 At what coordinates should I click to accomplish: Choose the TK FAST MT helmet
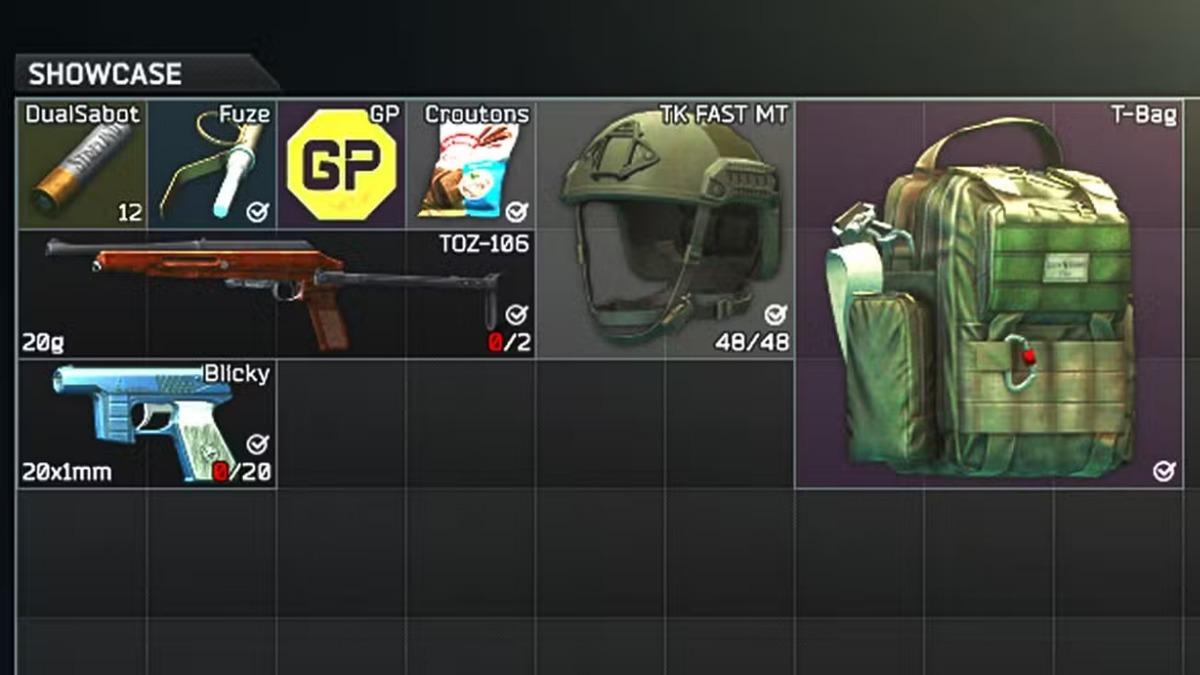[667, 230]
